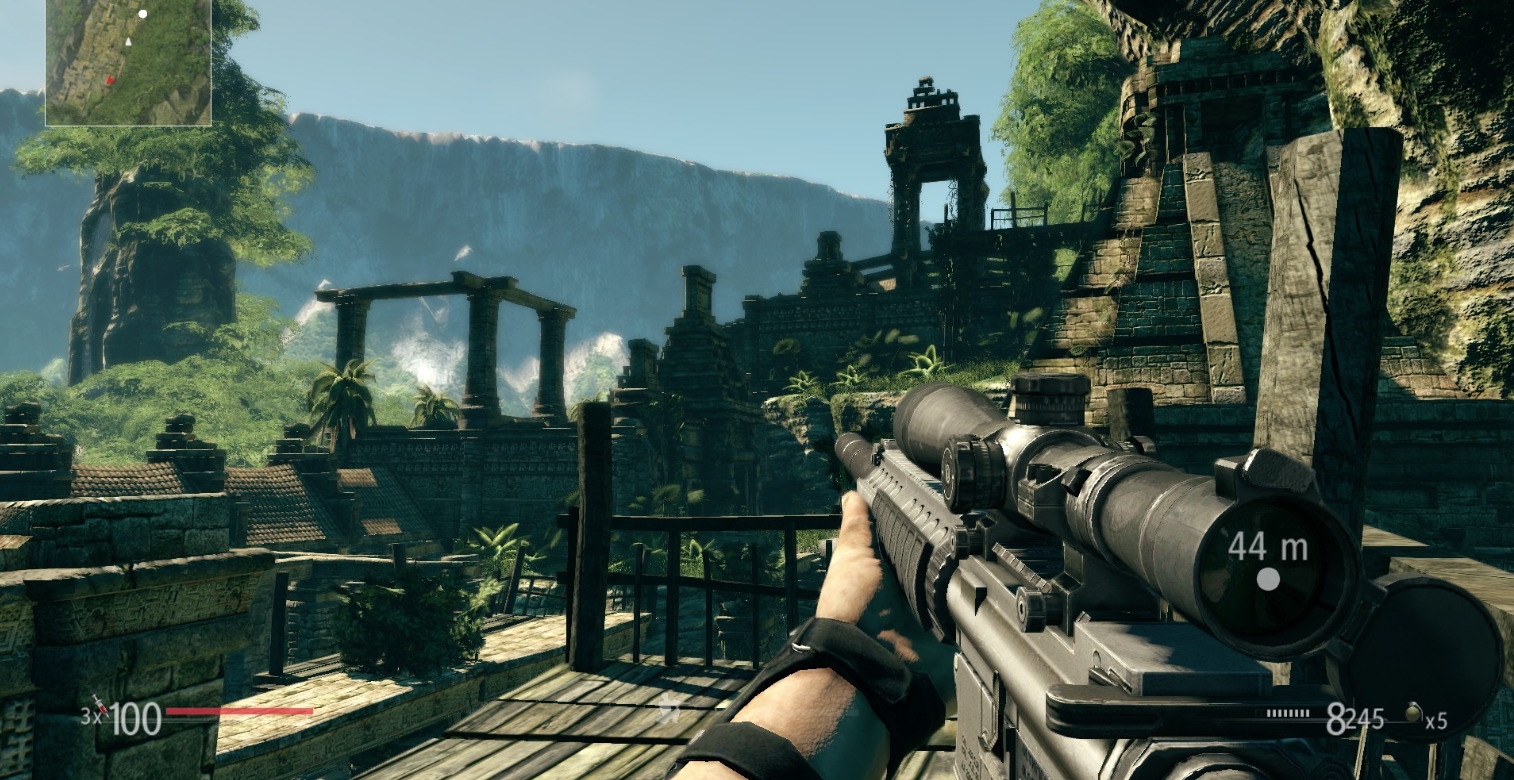Select the red player arrow on the minimap
This screenshot has height=780, width=1514.
[111, 82]
